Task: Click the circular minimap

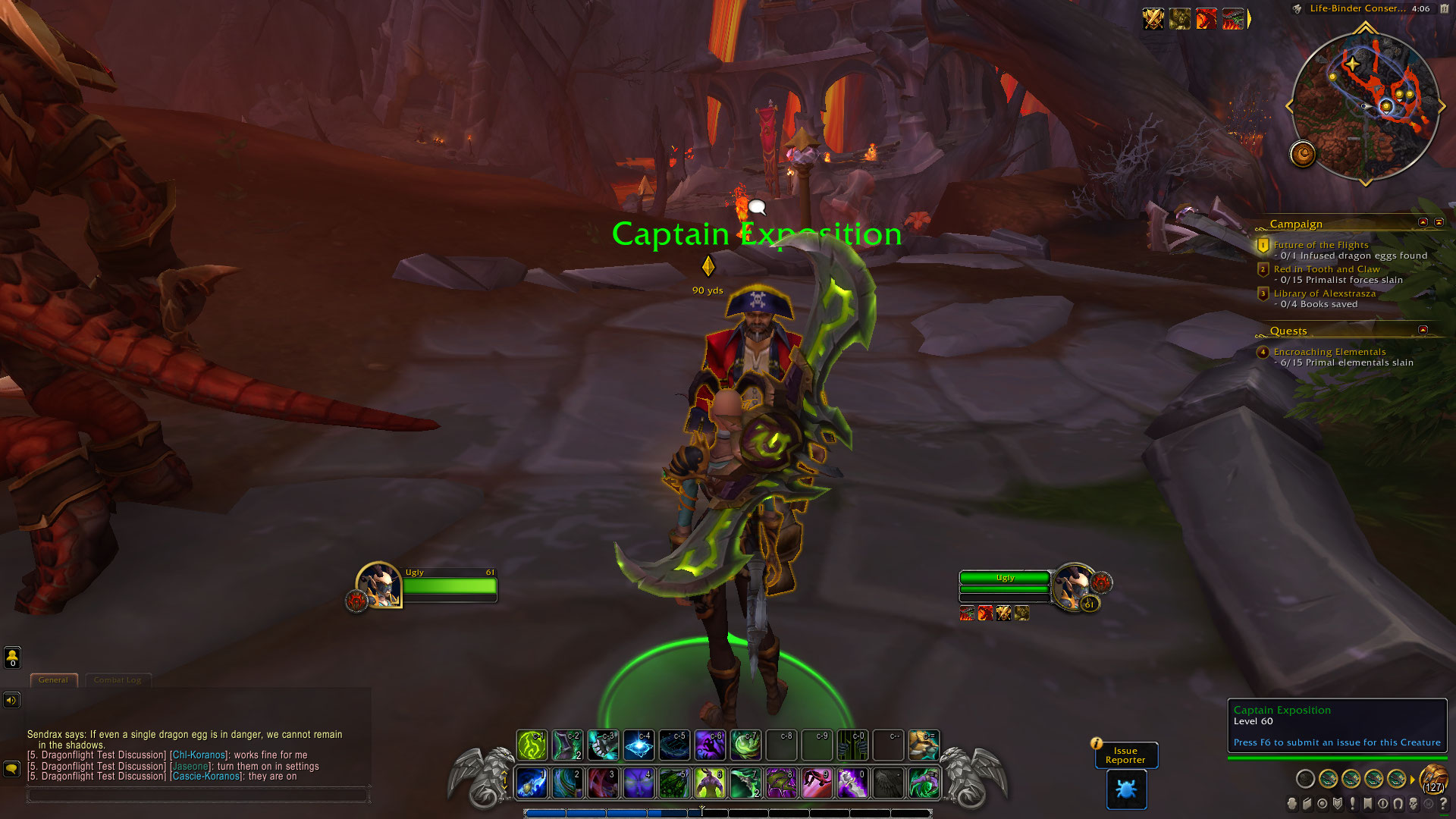Action: coord(1365,106)
